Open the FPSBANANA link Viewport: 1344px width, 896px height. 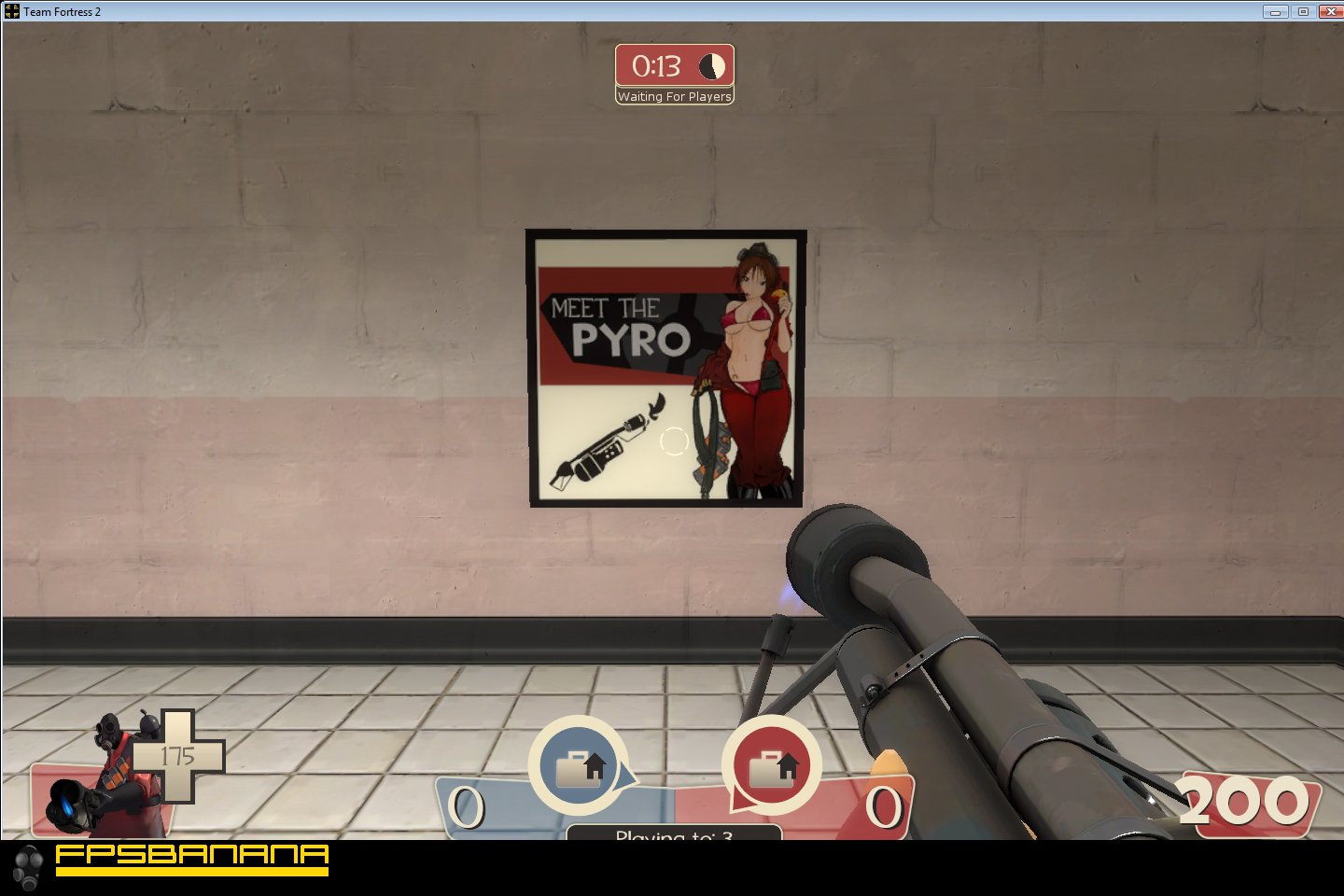191,859
